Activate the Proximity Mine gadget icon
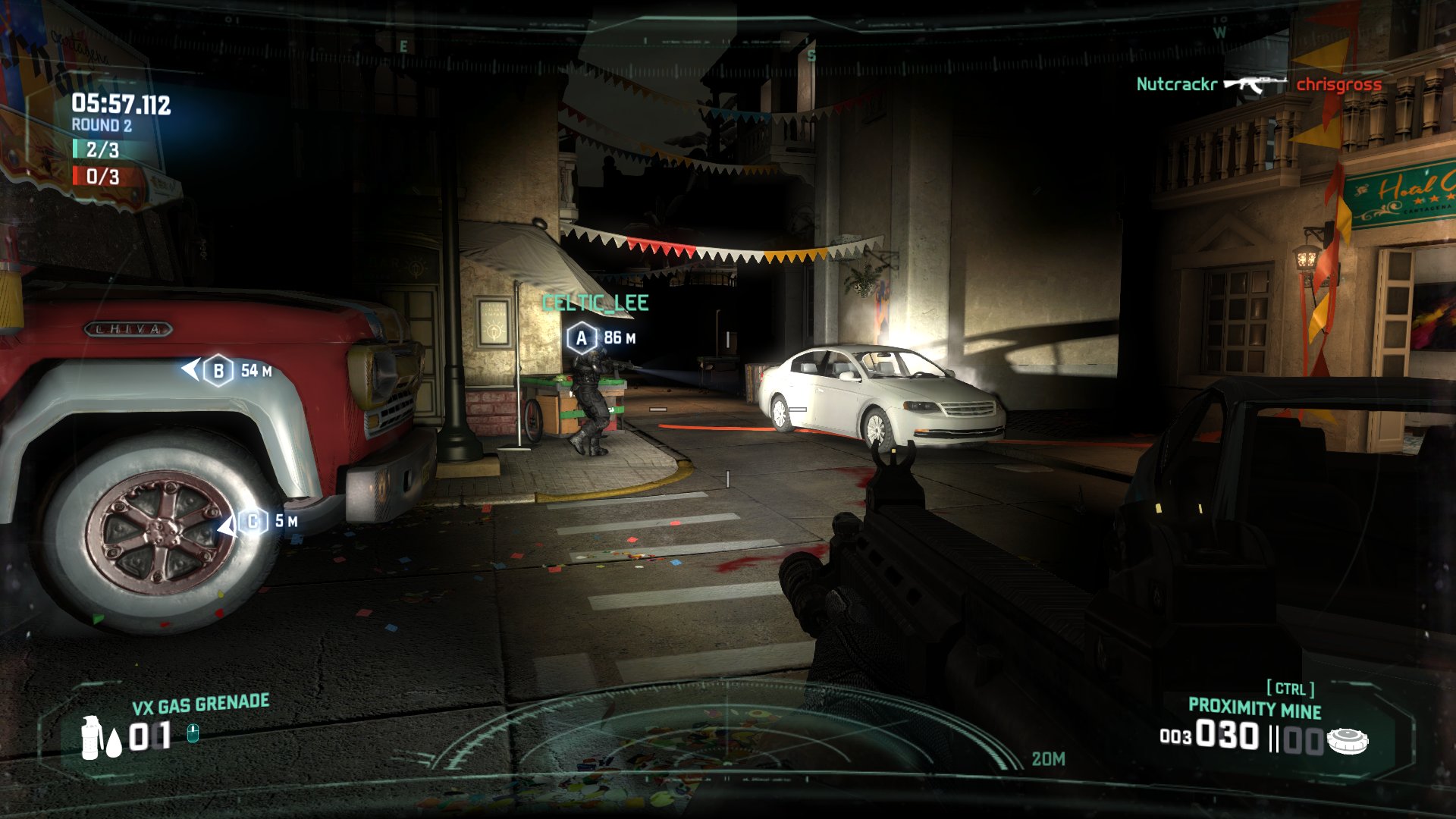This screenshot has height=819, width=1456. [x=1348, y=740]
